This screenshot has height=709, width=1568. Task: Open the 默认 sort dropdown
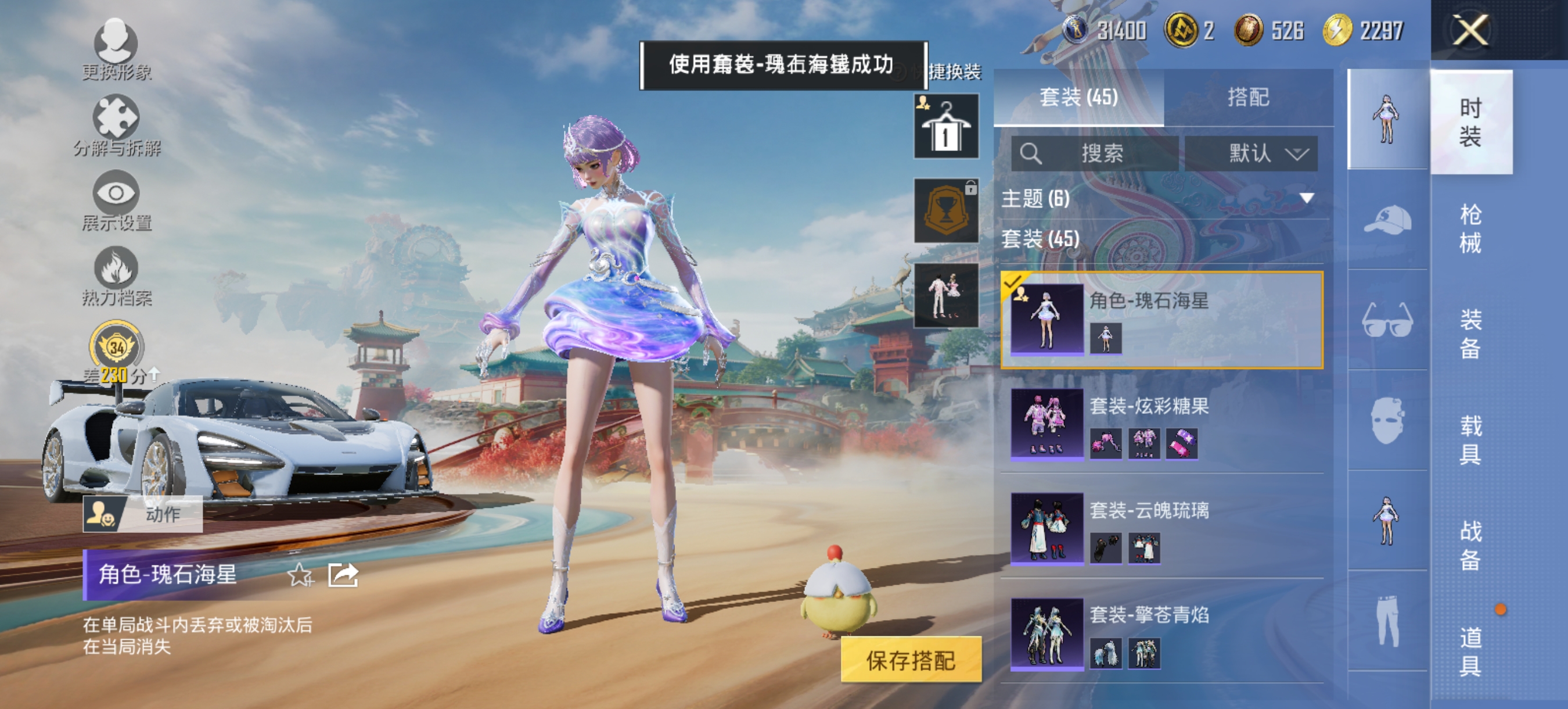pyautogui.click(x=1251, y=154)
